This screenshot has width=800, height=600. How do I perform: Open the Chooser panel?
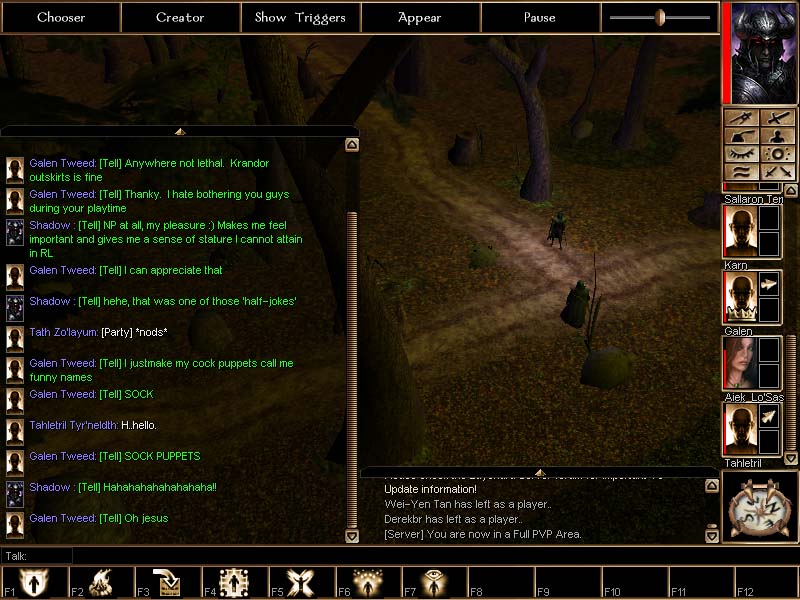(61, 17)
